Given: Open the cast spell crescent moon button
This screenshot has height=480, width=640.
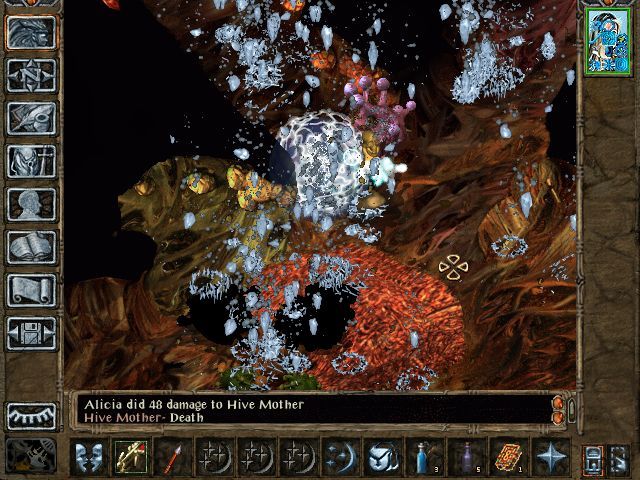Looking at the screenshot, I should click(x=340, y=457).
